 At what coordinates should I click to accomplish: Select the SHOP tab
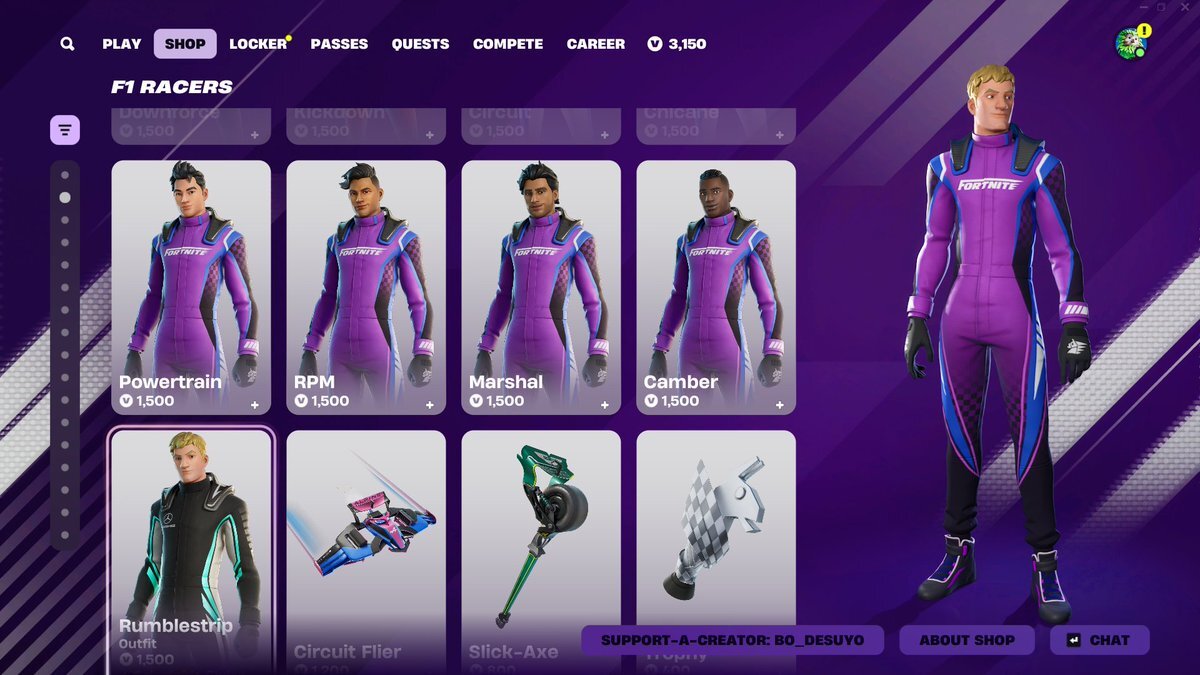[x=185, y=44]
